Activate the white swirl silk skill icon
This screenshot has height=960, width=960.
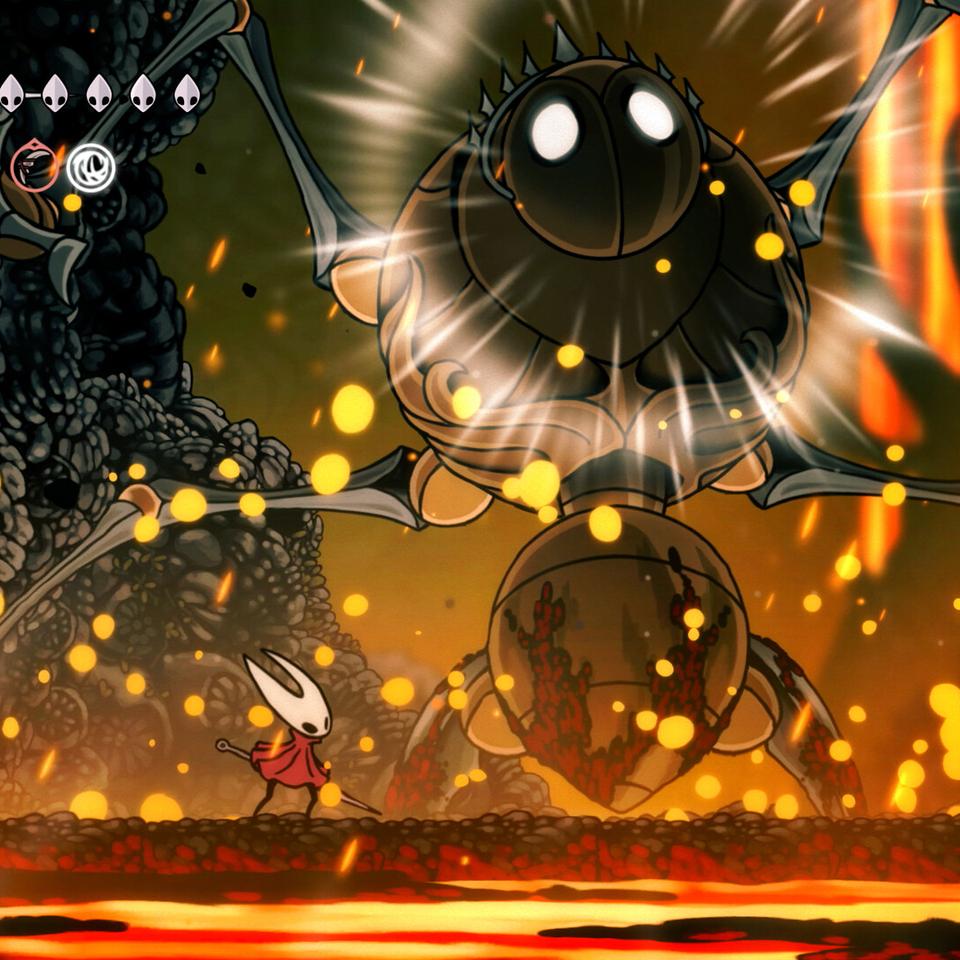point(91,168)
